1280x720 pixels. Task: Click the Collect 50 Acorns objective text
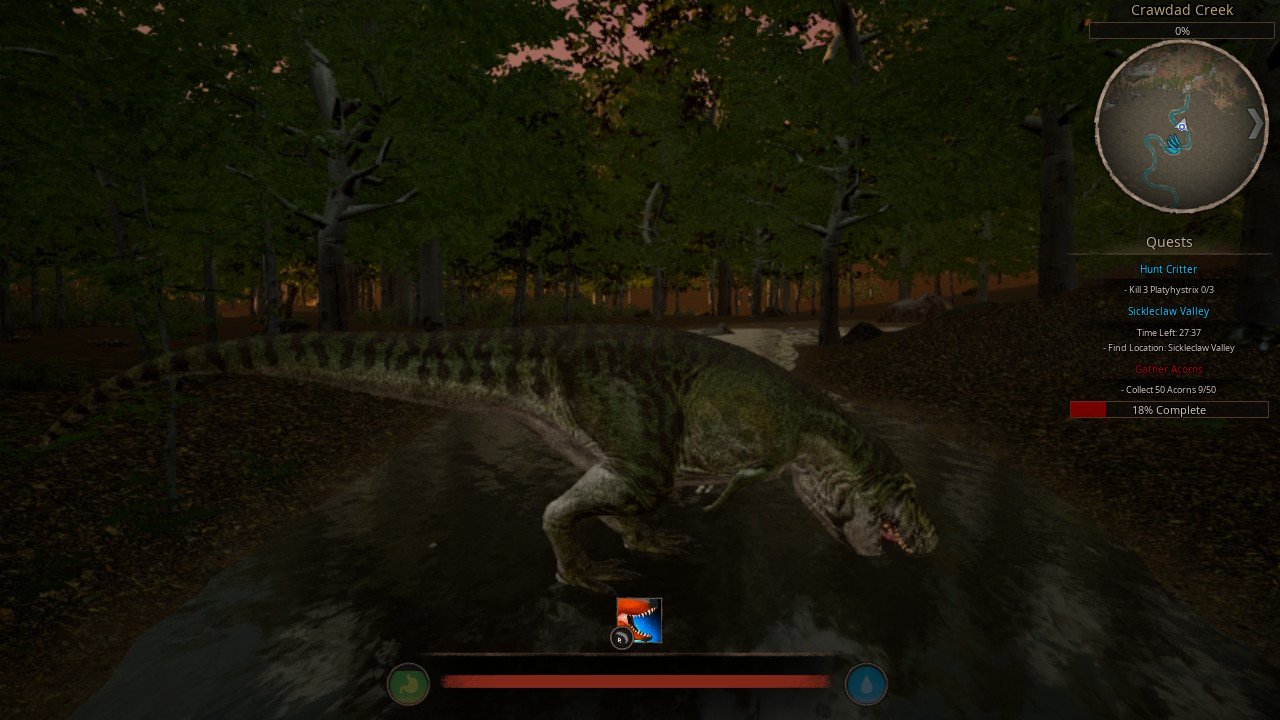(x=1168, y=390)
